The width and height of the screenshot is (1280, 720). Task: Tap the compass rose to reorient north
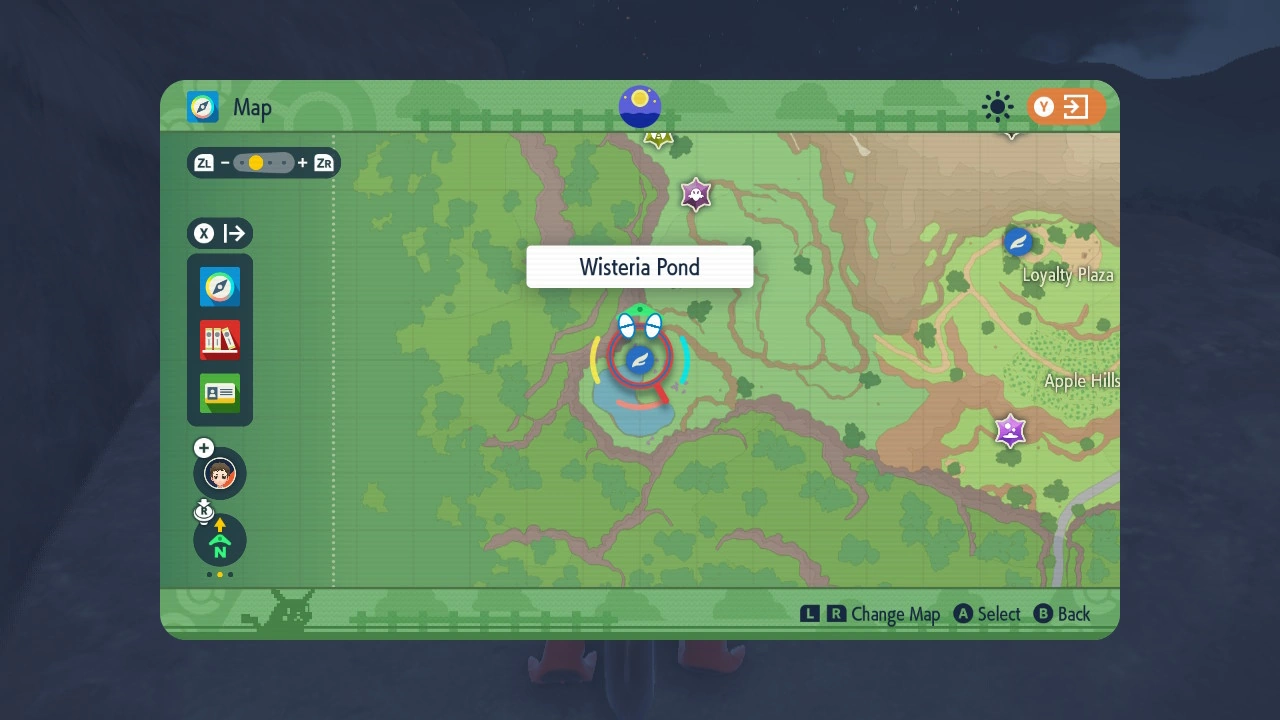tap(219, 540)
